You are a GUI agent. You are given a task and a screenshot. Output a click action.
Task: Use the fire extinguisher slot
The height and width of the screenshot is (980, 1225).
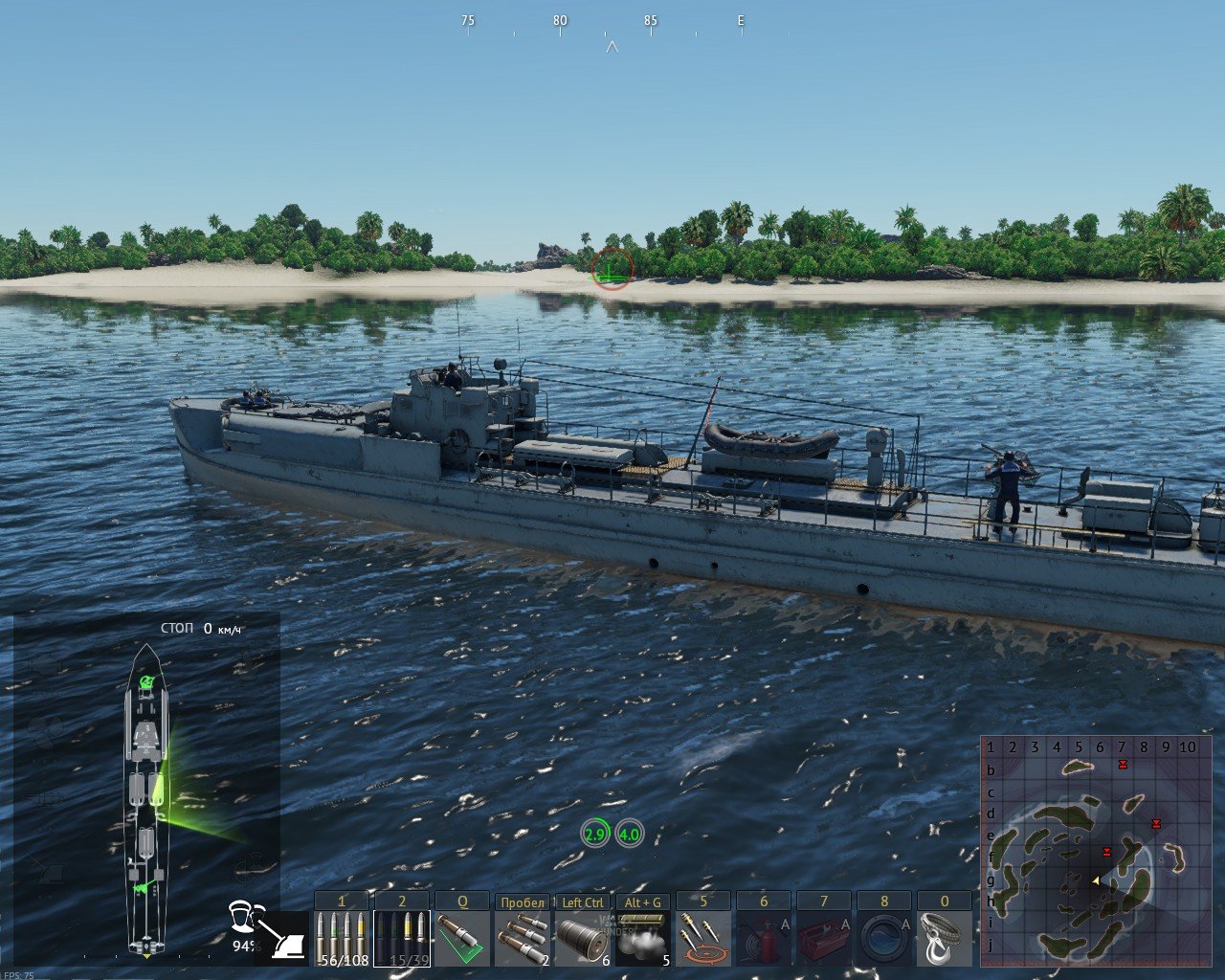764,939
